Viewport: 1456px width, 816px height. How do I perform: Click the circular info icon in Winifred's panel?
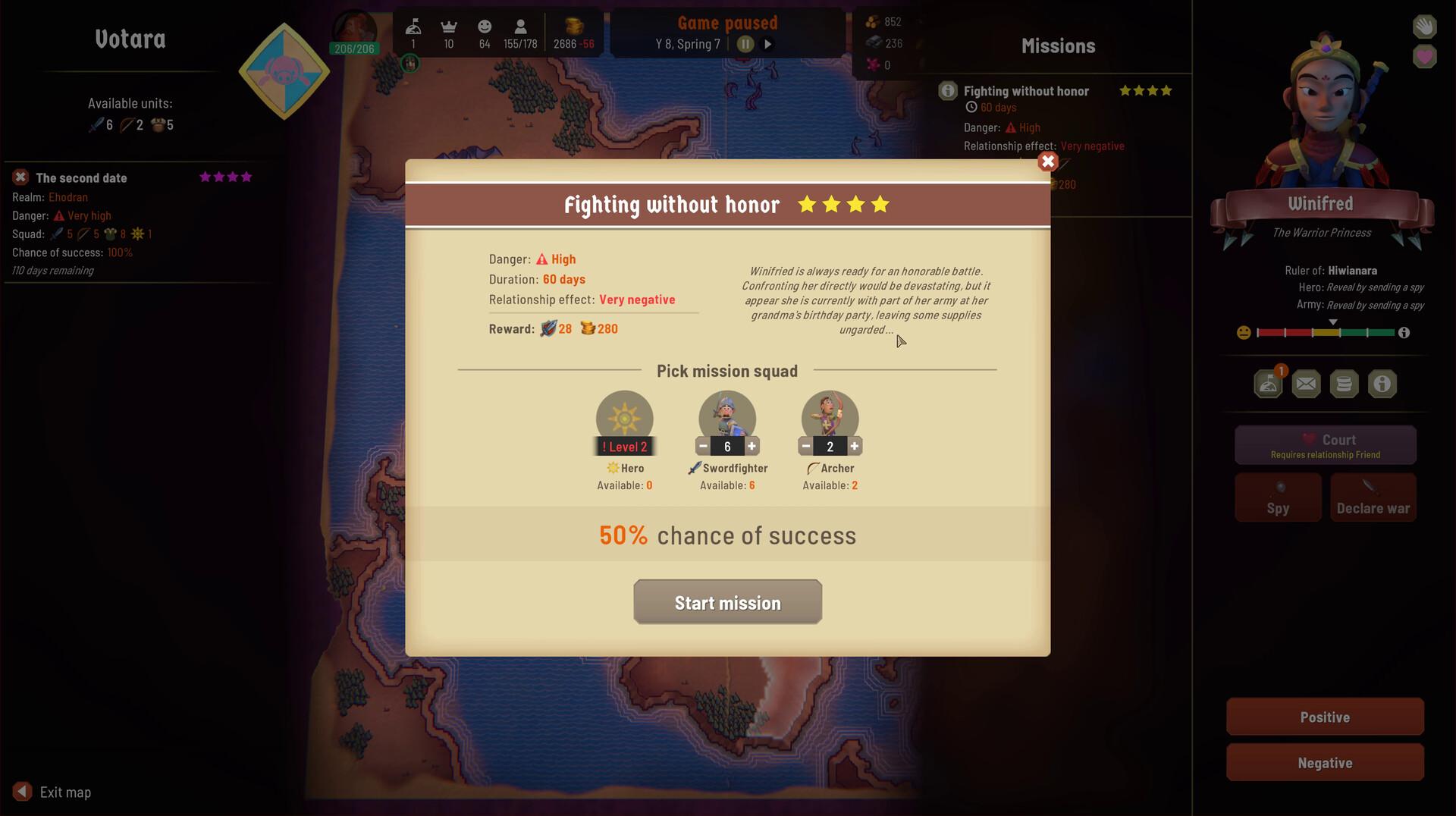point(1382,384)
